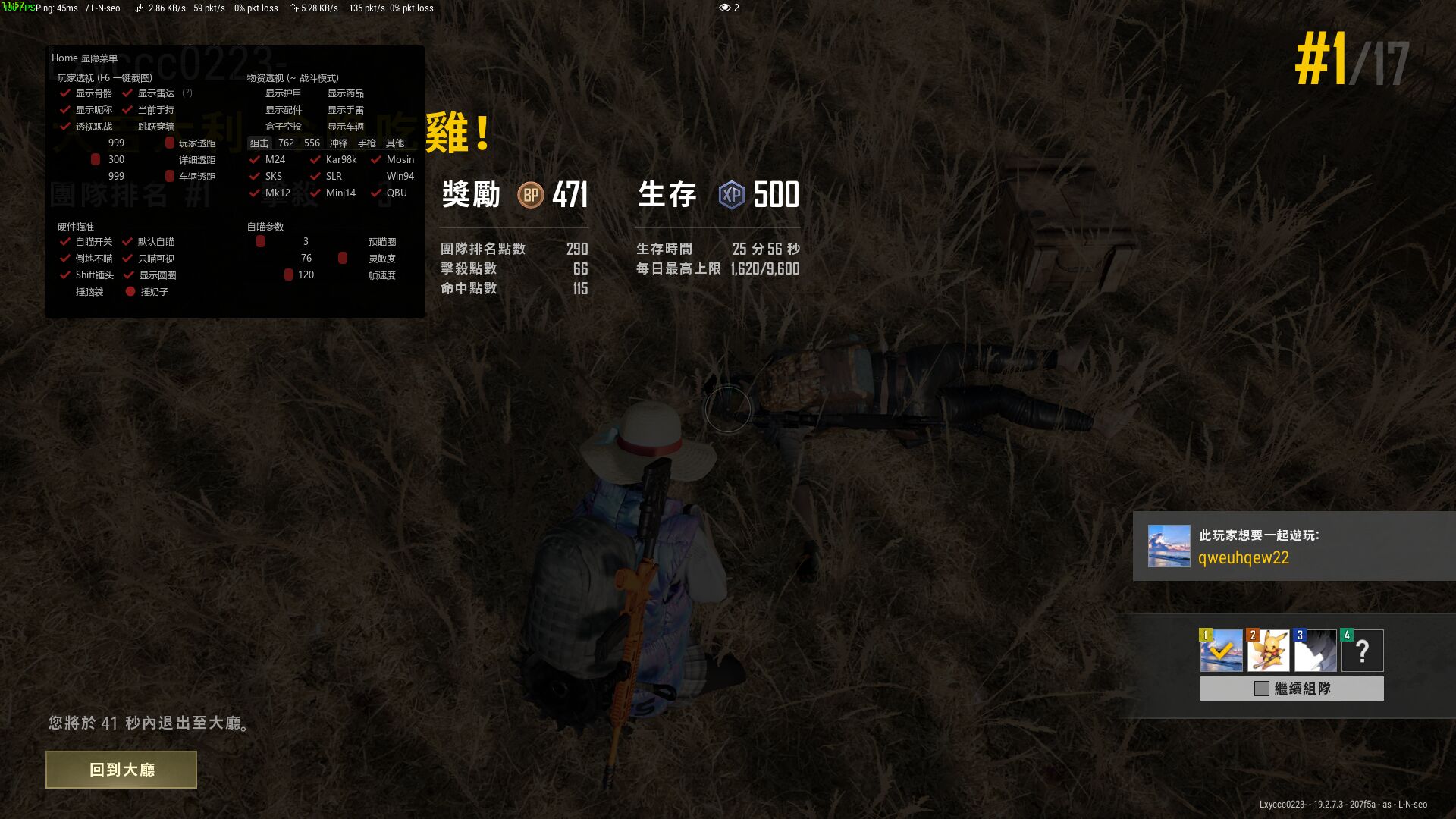Disable the M24 weapon checkbox

(x=253, y=159)
